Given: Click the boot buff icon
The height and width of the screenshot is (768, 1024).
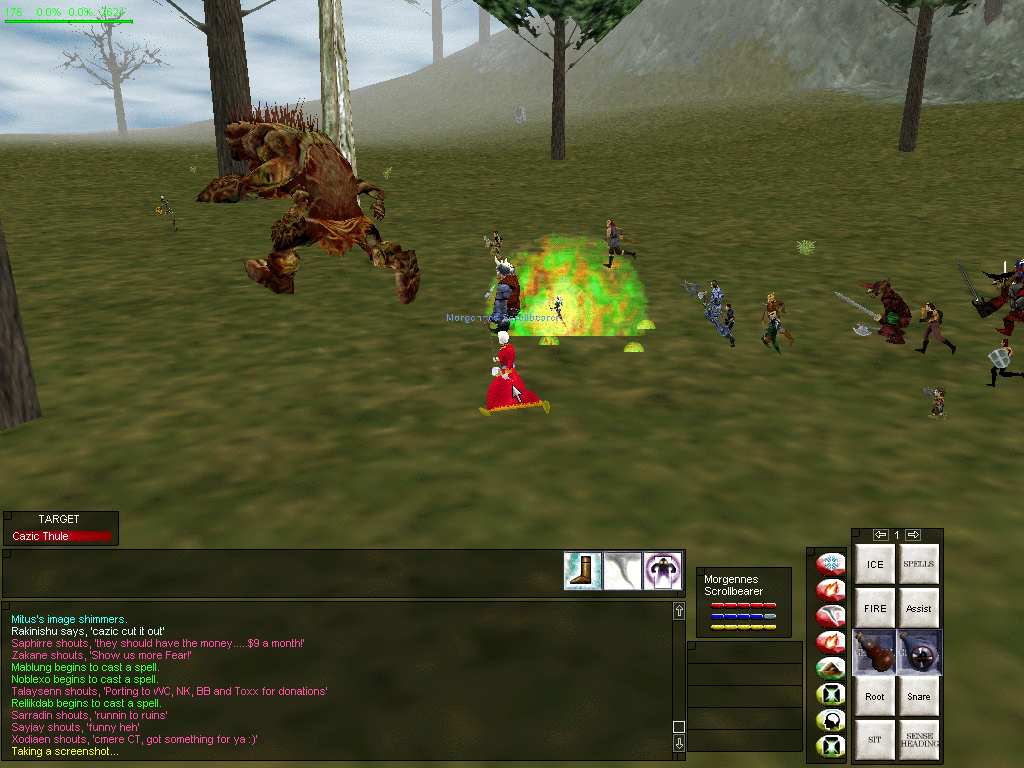Looking at the screenshot, I should [x=583, y=571].
